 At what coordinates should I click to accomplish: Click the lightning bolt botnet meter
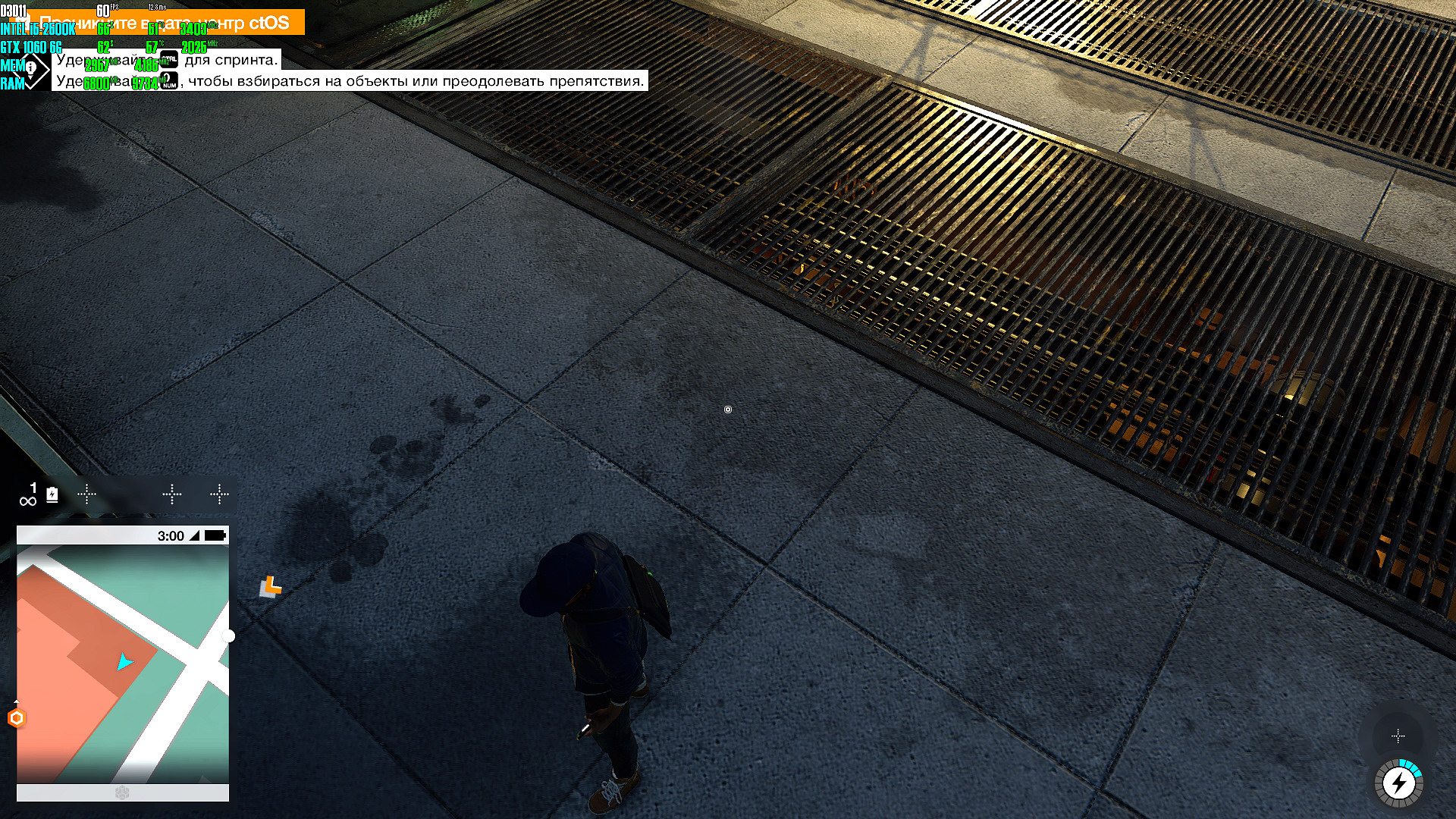pos(1398,783)
